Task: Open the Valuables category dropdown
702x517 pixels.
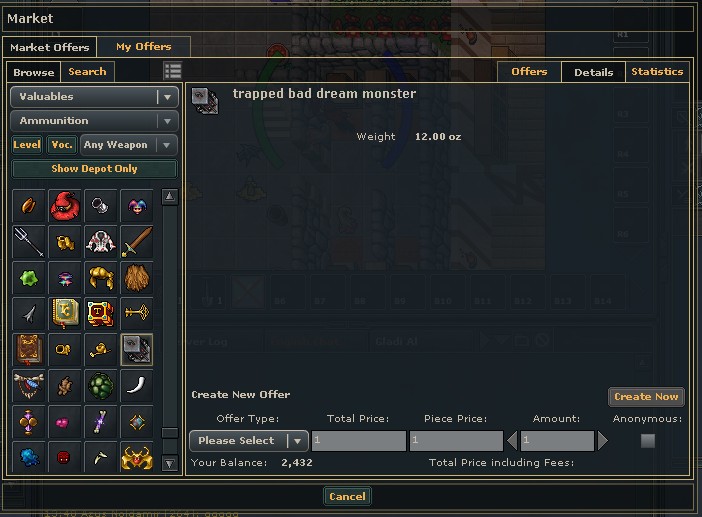Action: pyautogui.click(x=94, y=97)
